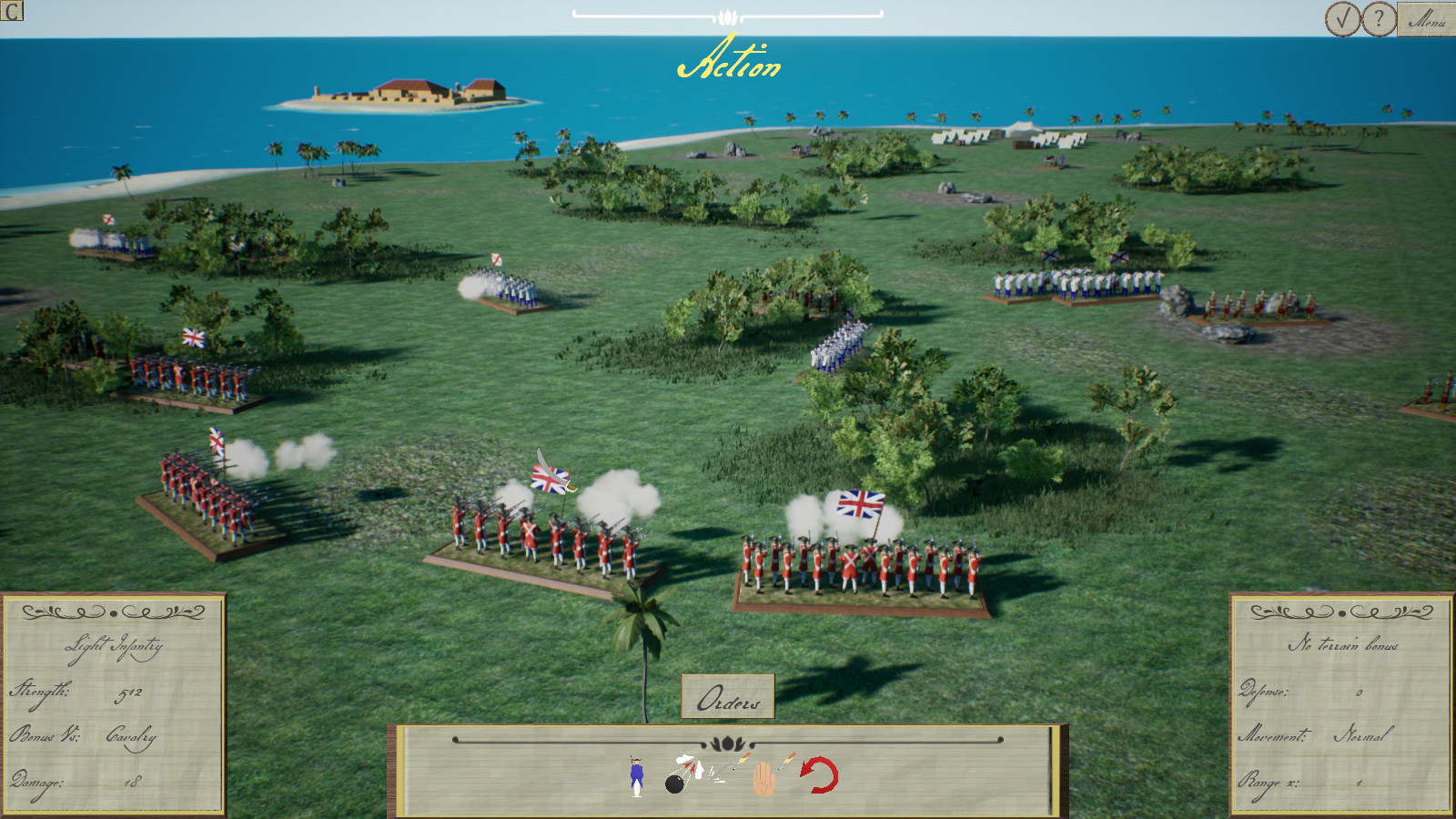
Task: Choose the cannonball fire order
Action: coord(678,778)
